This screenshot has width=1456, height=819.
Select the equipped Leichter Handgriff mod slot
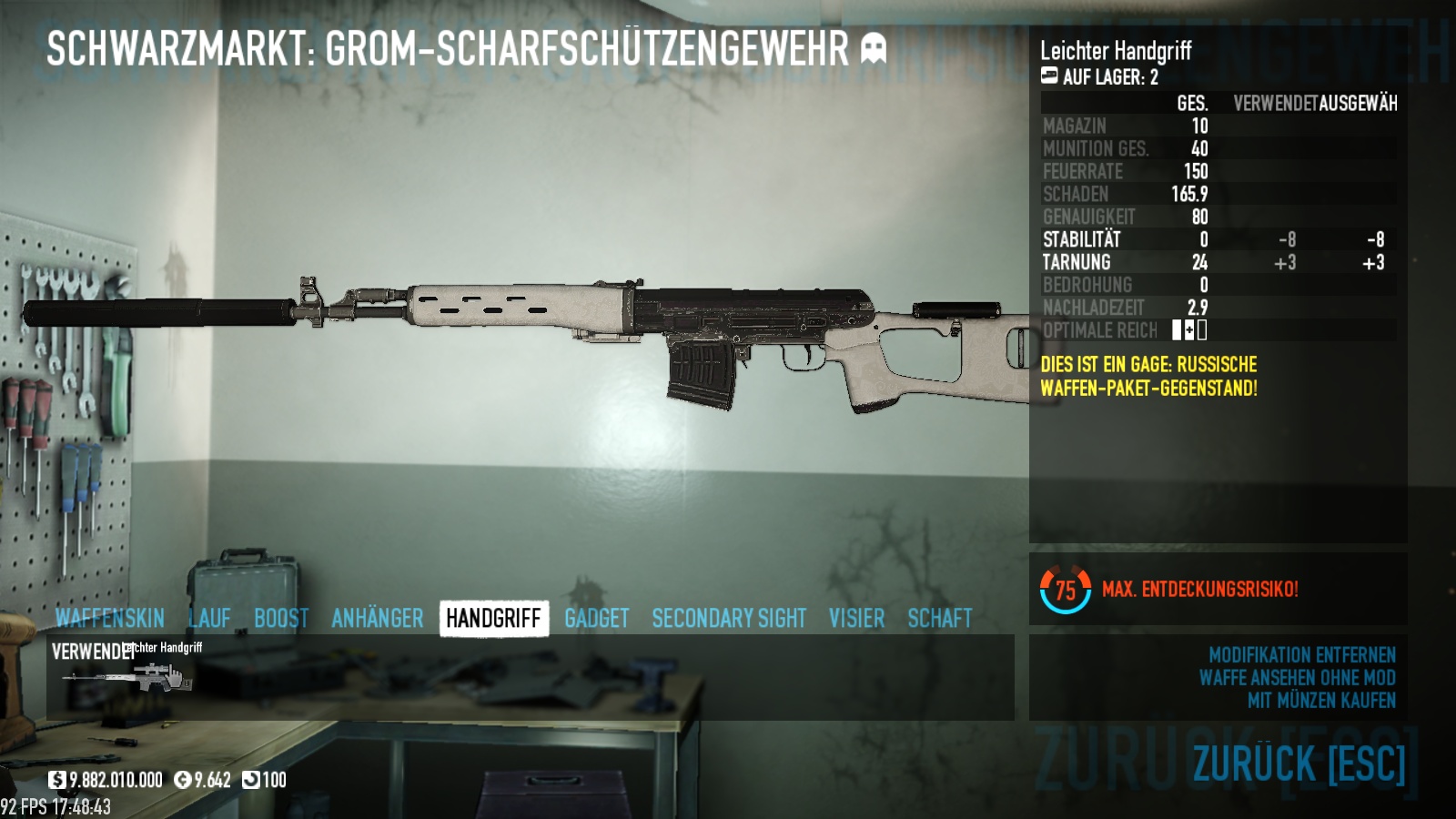coord(127,675)
